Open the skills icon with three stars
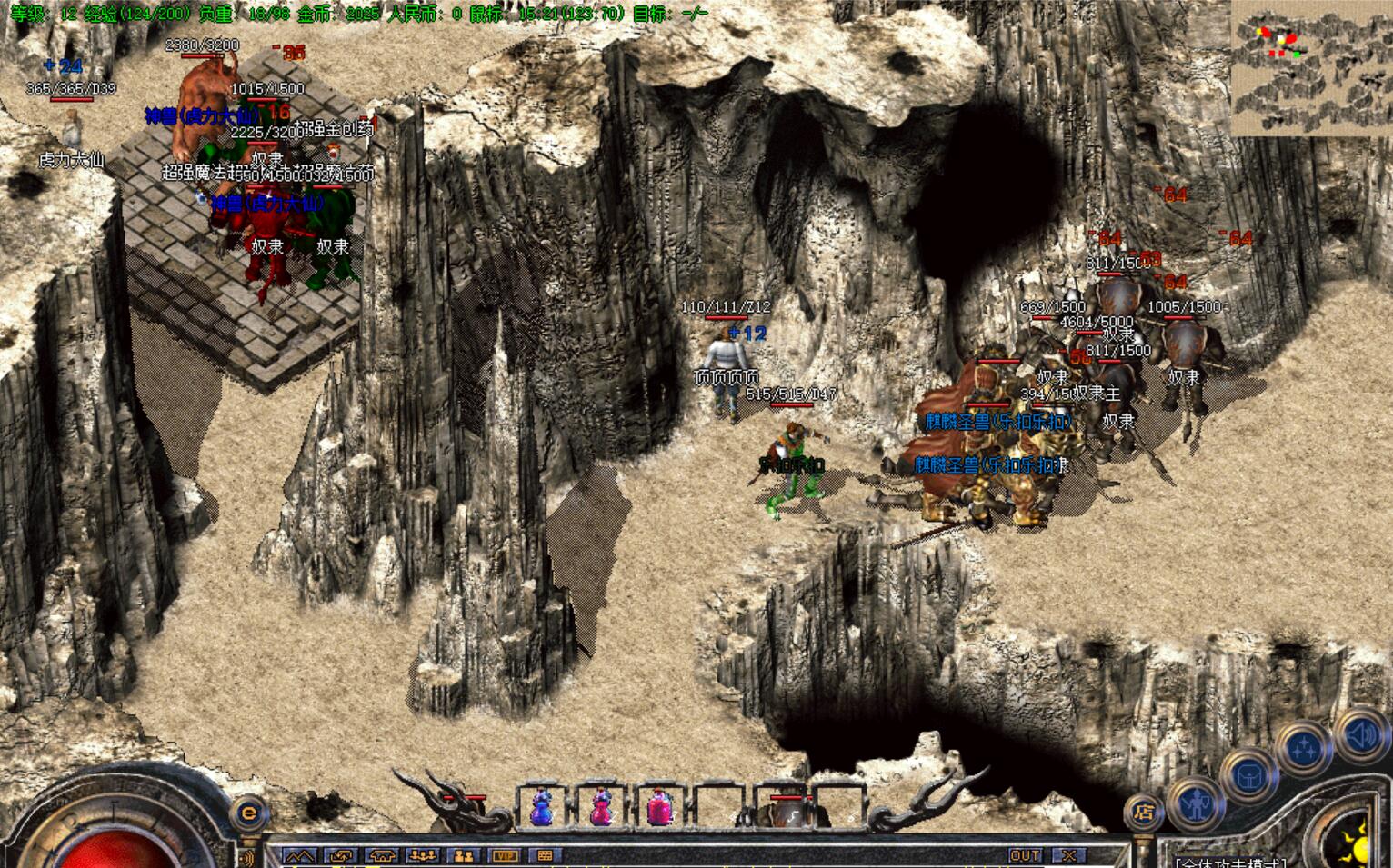 pos(1305,749)
